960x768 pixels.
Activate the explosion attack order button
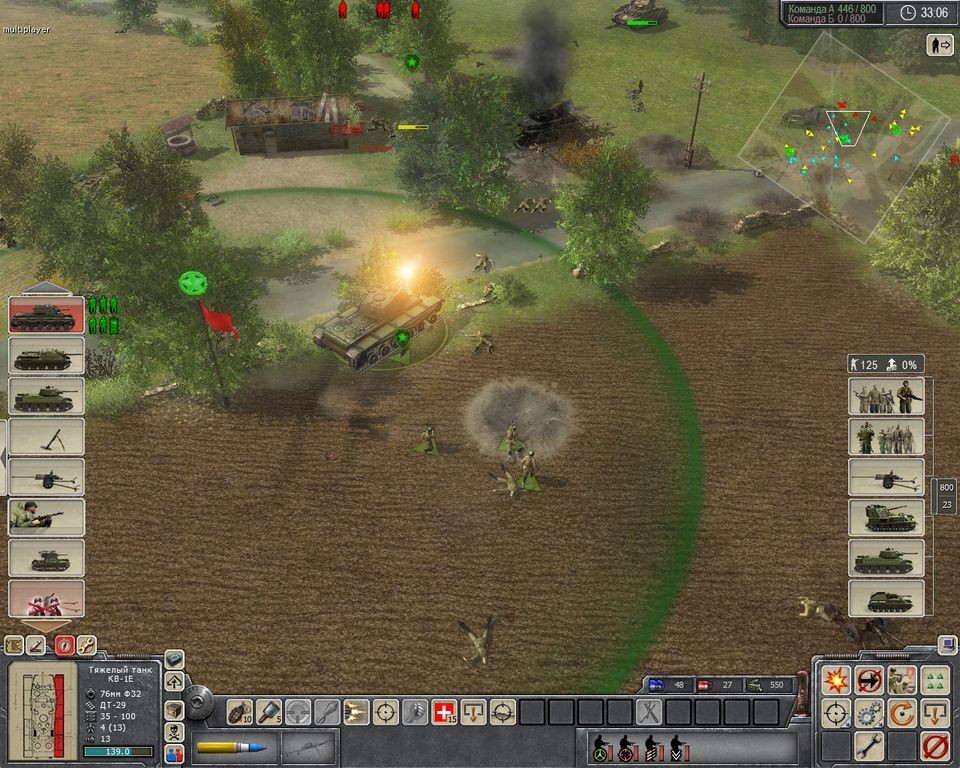coord(836,680)
